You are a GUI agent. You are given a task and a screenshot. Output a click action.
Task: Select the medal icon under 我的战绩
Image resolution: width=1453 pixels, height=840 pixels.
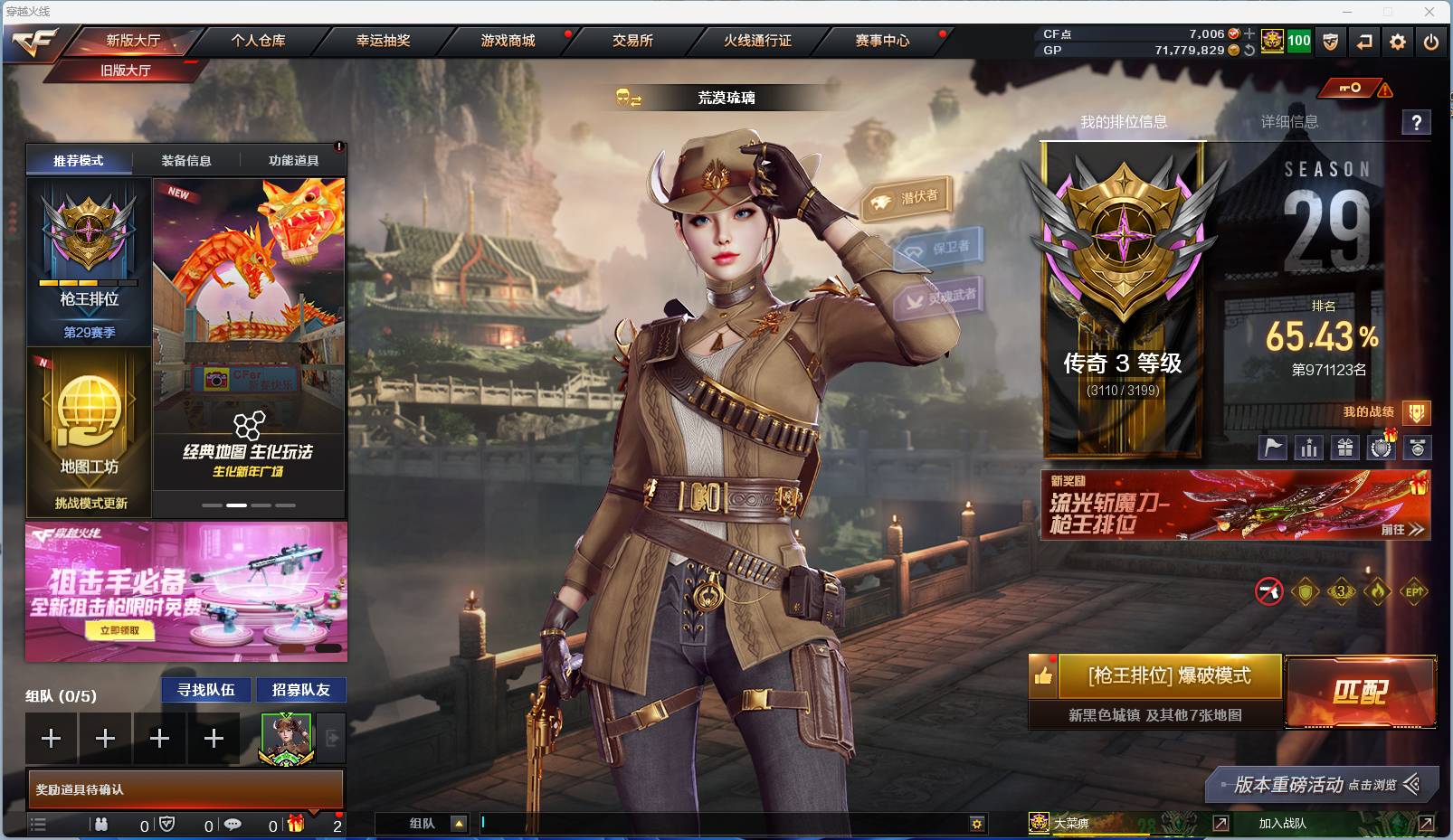pos(1416,447)
